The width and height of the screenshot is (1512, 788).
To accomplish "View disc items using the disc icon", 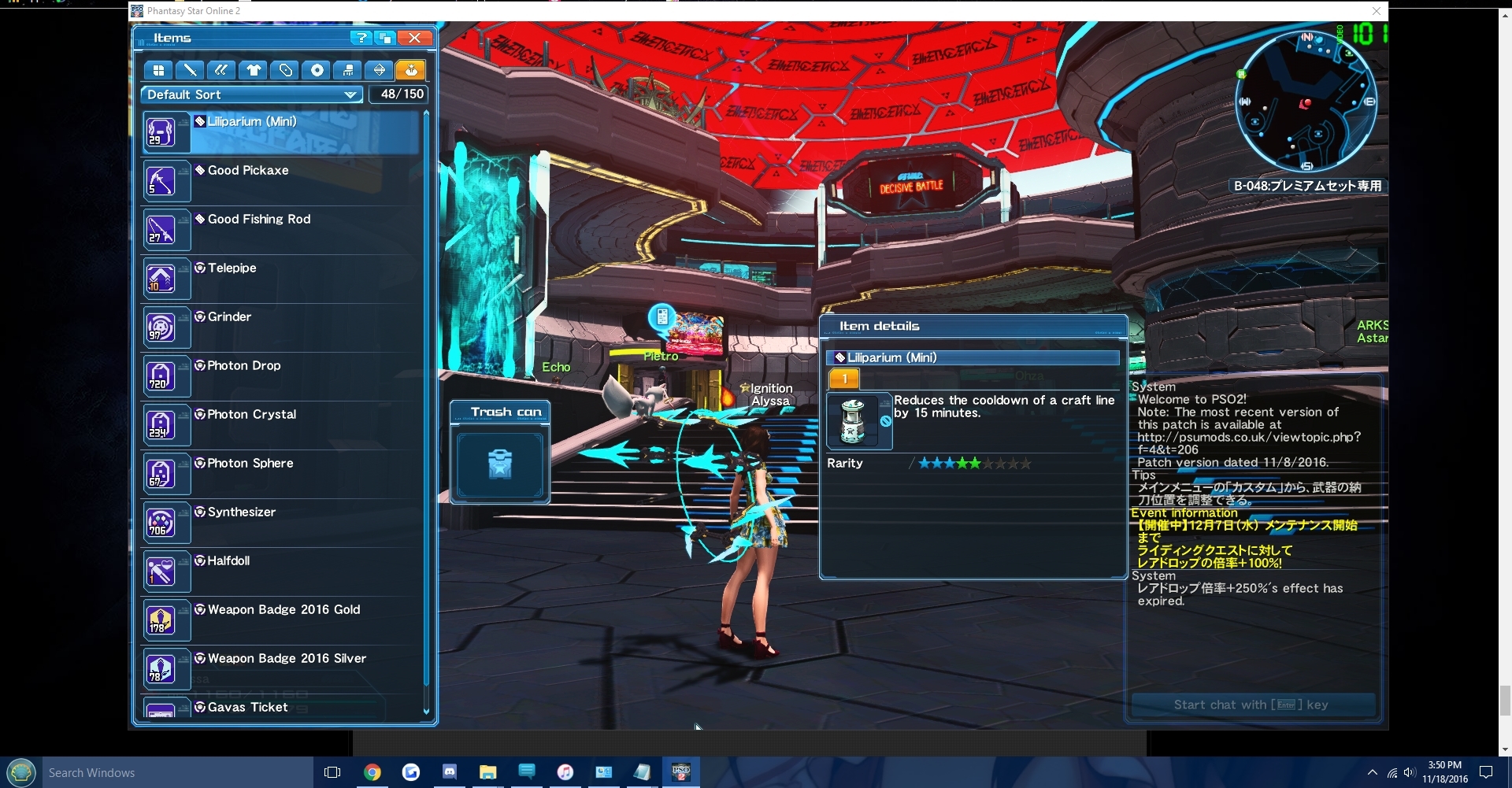I will click(x=317, y=70).
